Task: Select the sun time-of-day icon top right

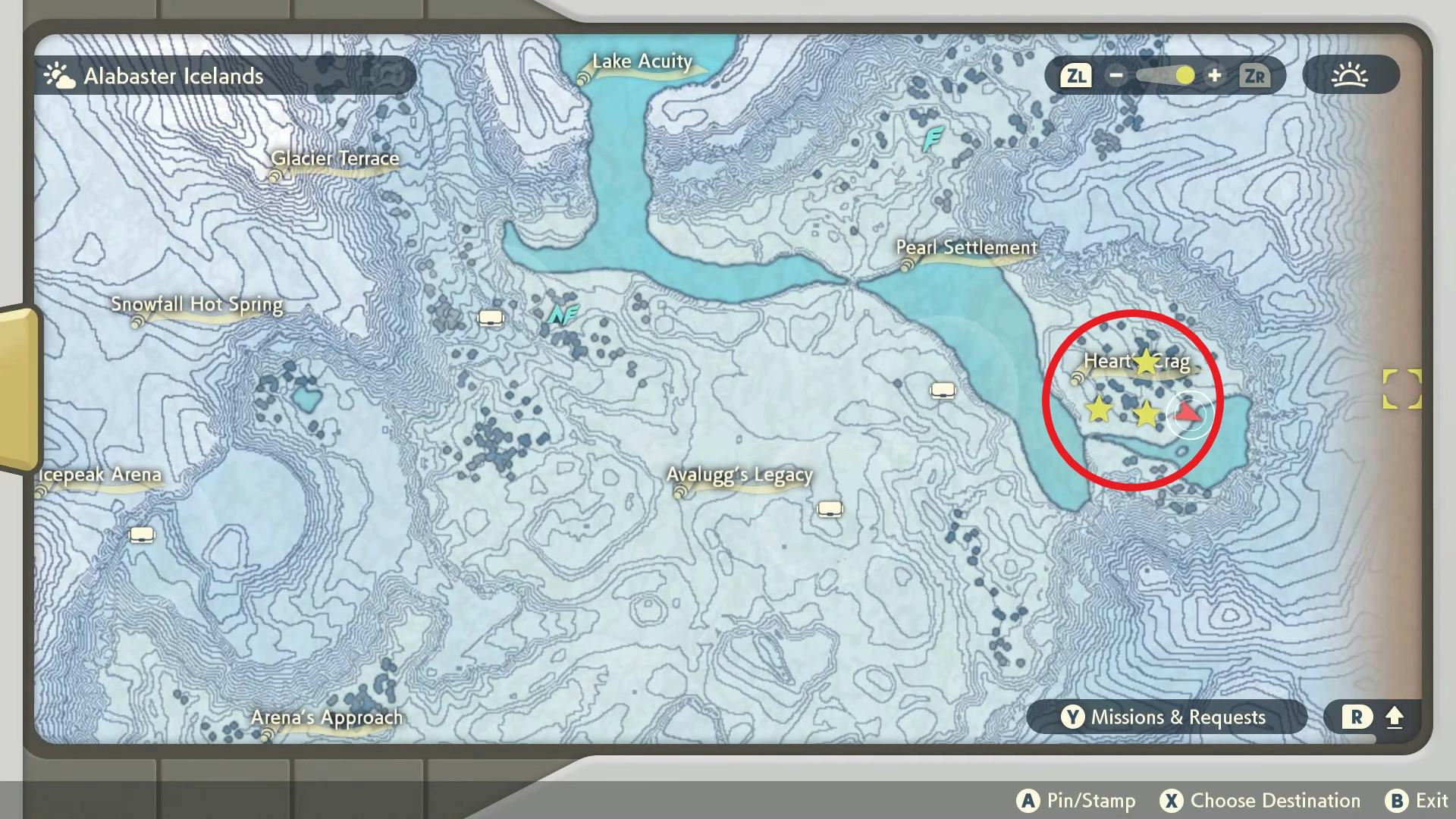Action: pos(1351,74)
